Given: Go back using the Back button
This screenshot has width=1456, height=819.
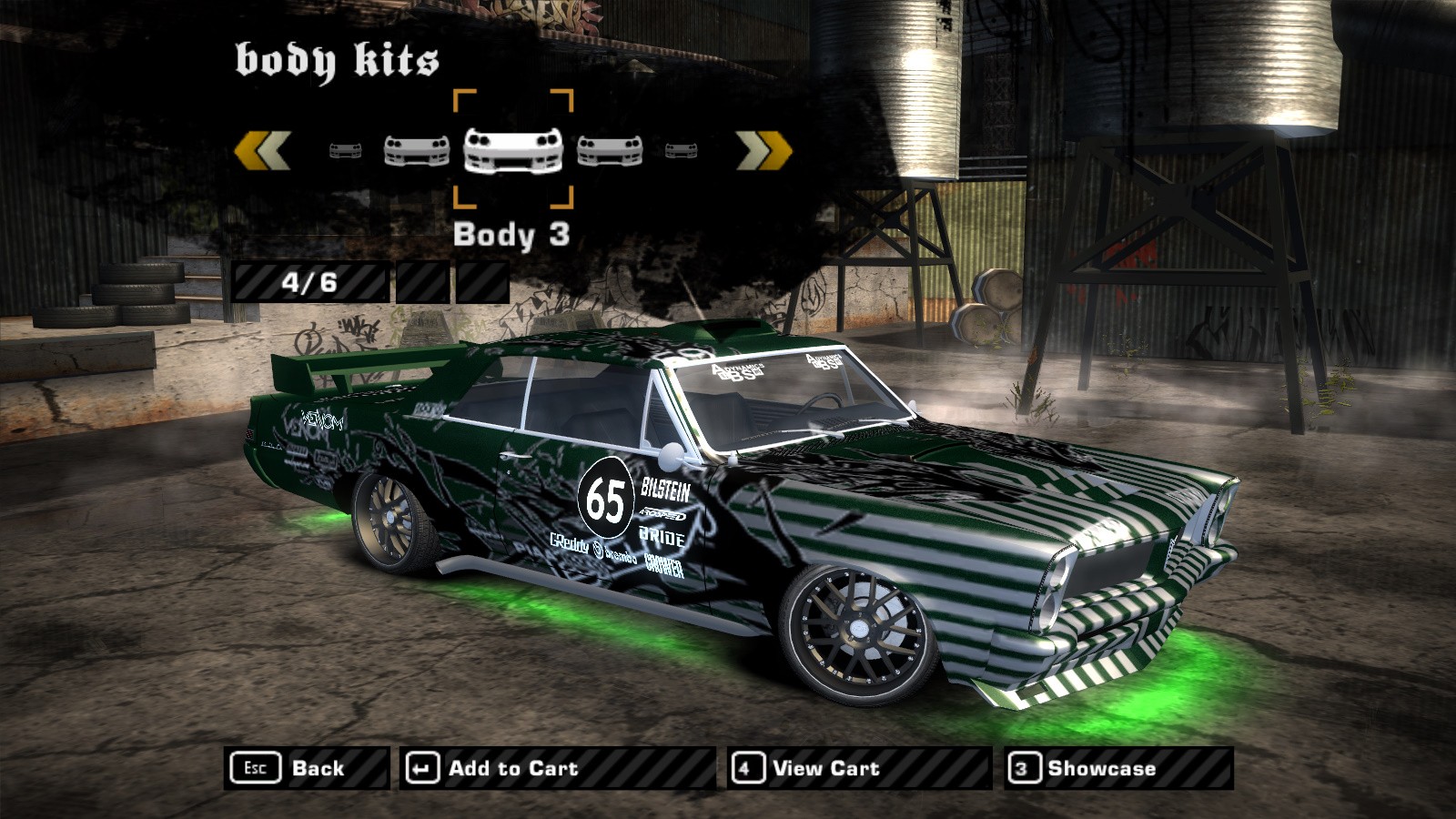Looking at the screenshot, I should 306,768.
